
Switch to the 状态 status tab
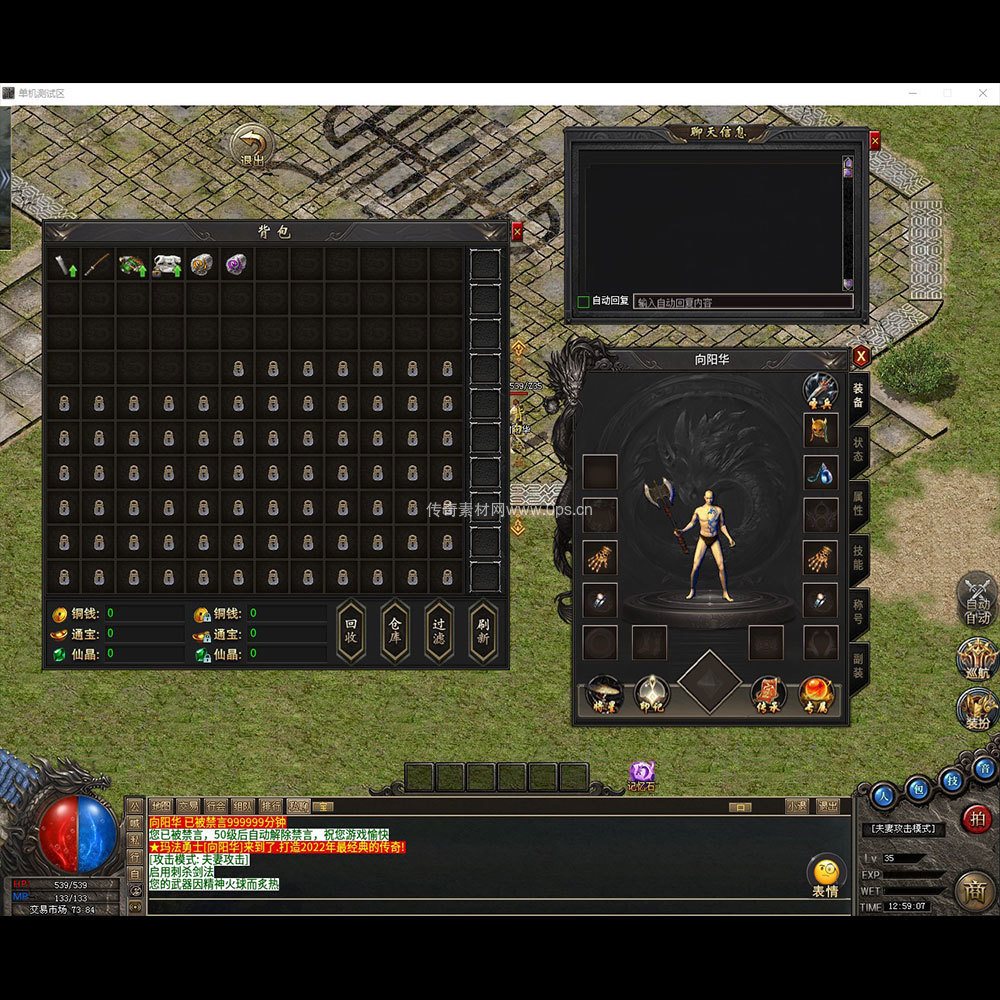pyautogui.click(x=858, y=450)
